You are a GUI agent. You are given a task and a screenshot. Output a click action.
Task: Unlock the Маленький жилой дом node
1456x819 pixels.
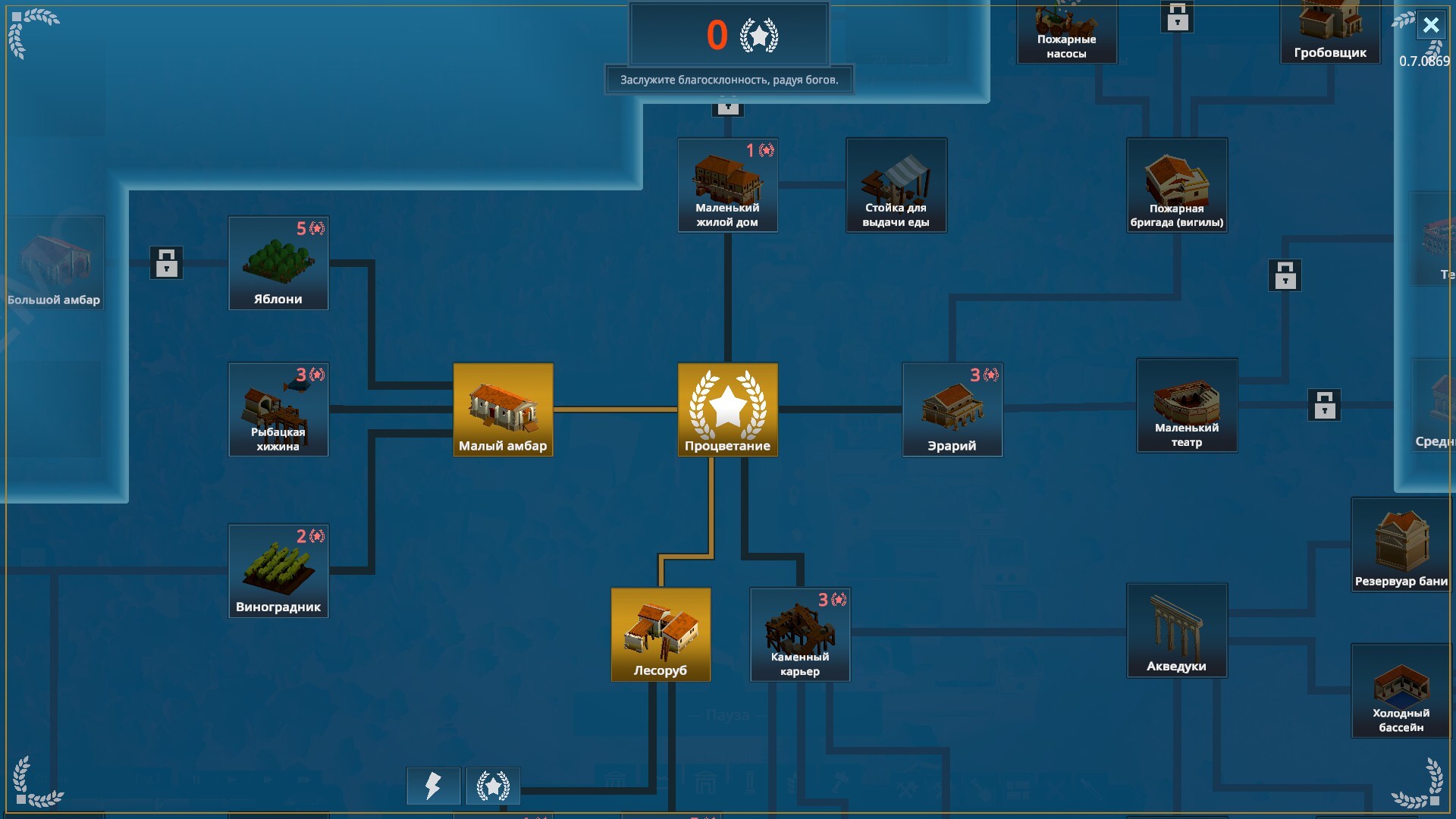click(x=727, y=185)
